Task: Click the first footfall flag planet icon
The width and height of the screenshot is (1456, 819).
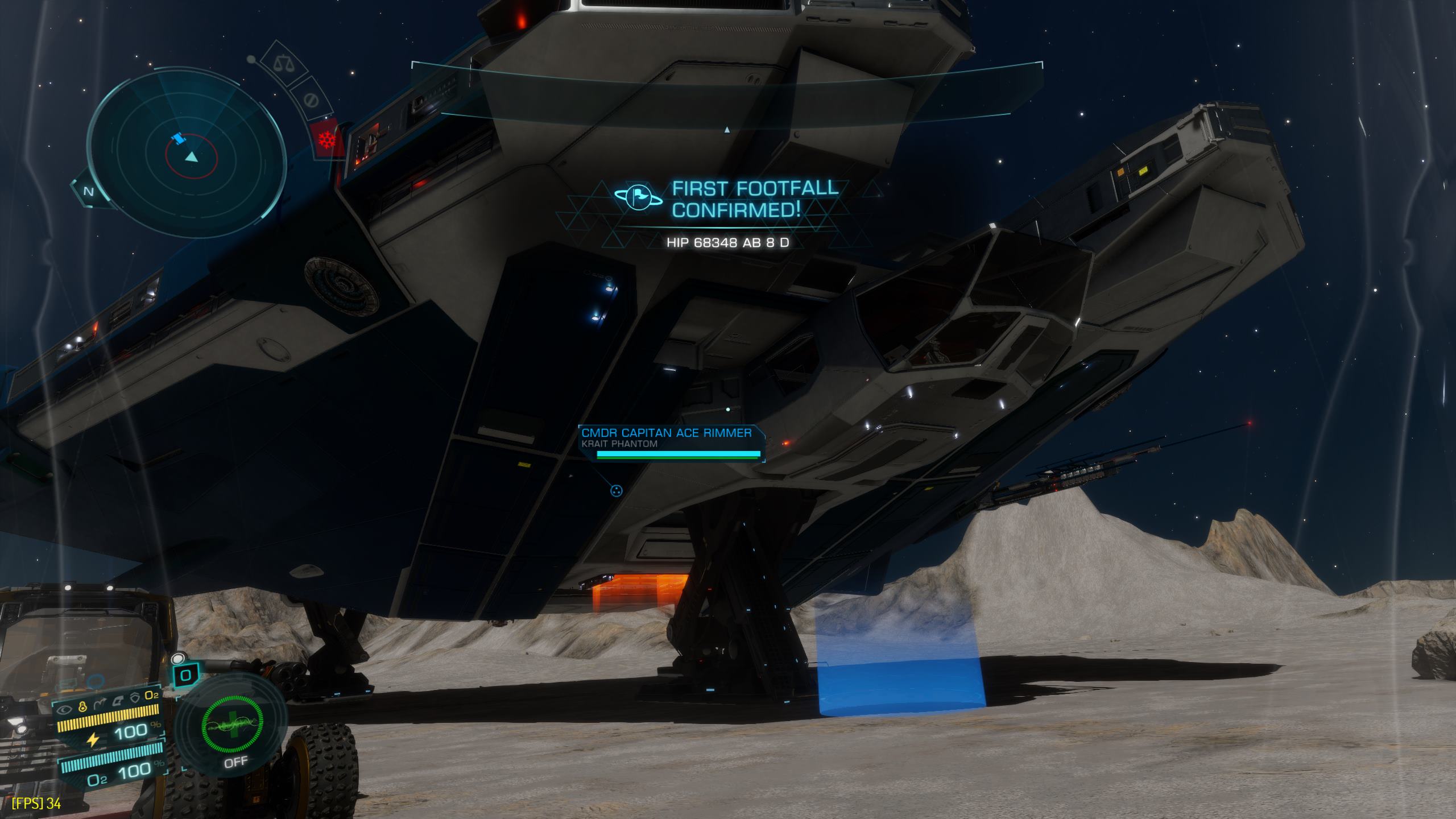Action: point(637,197)
